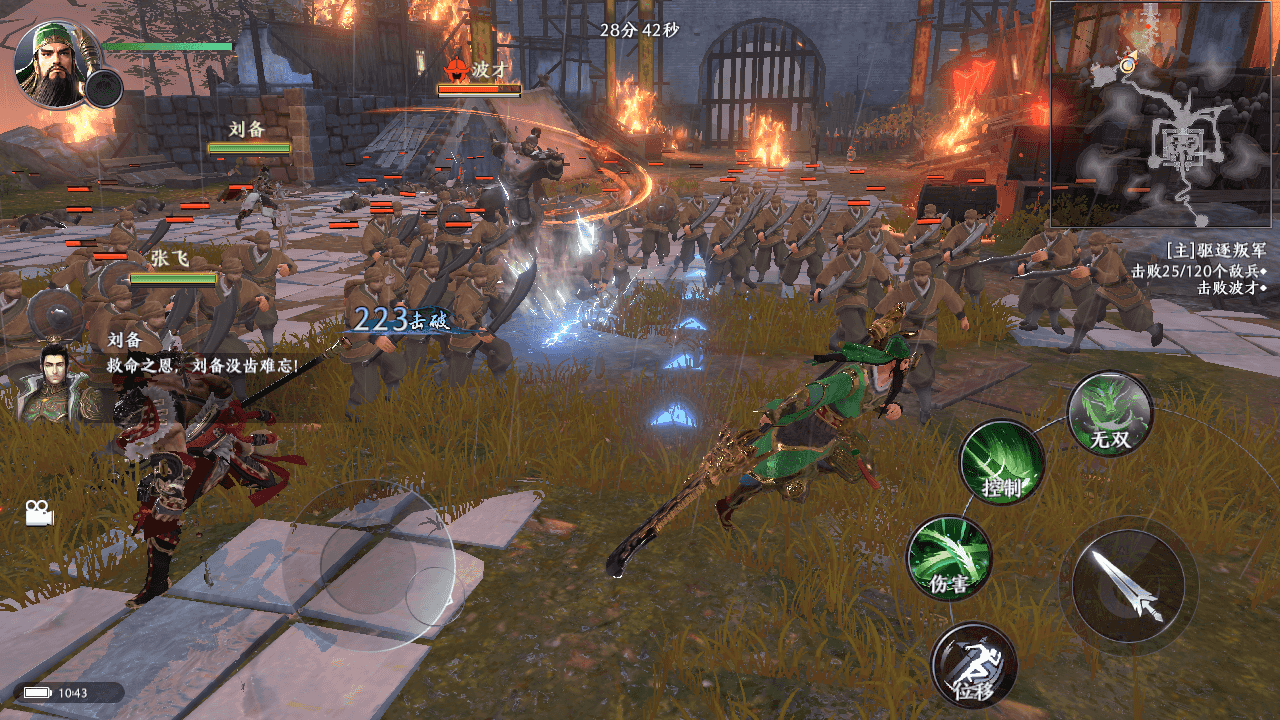Image resolution: width=1280 pixels, height=720 pixels.
Task: Click Guan Yu's character portrait
Action: click(x=56, y=64)
